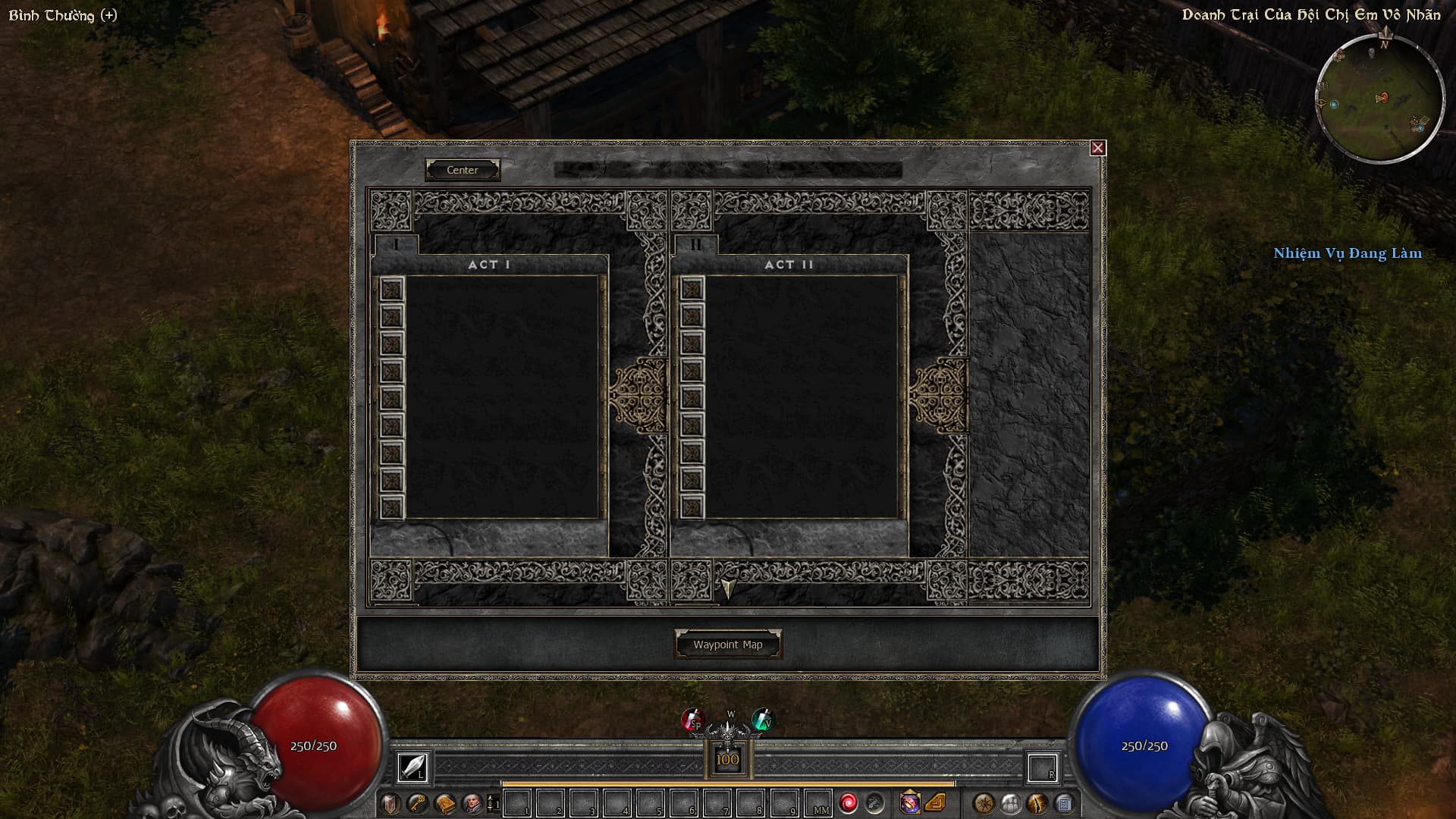Close the waypoint window
Viewport: 1456px width, 819px height.
(x=1097, y=148)
